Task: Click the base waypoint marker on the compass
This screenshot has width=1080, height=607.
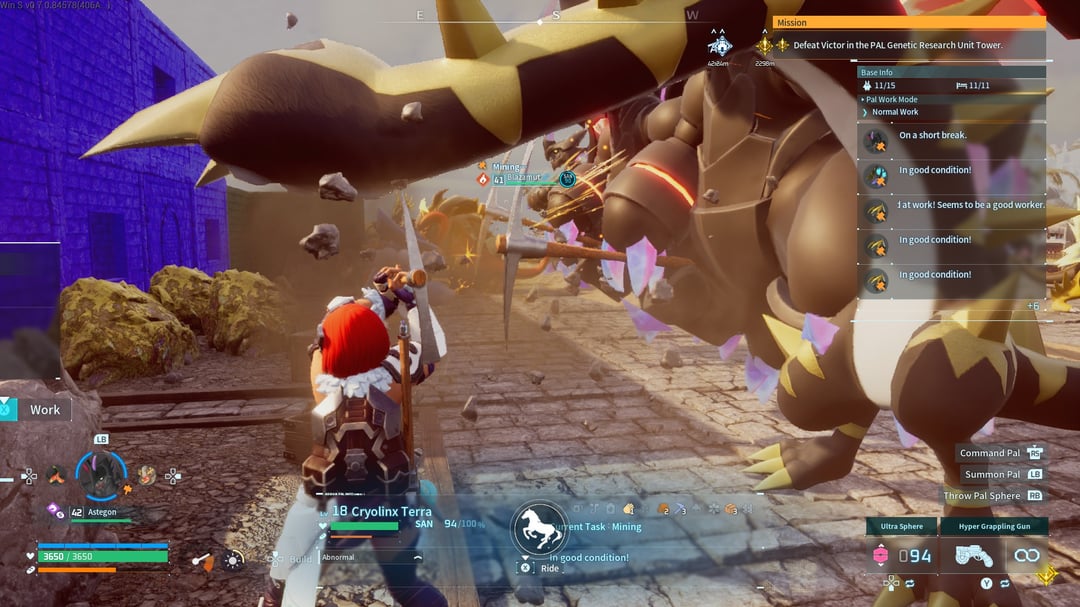Action: pos(719,45)
